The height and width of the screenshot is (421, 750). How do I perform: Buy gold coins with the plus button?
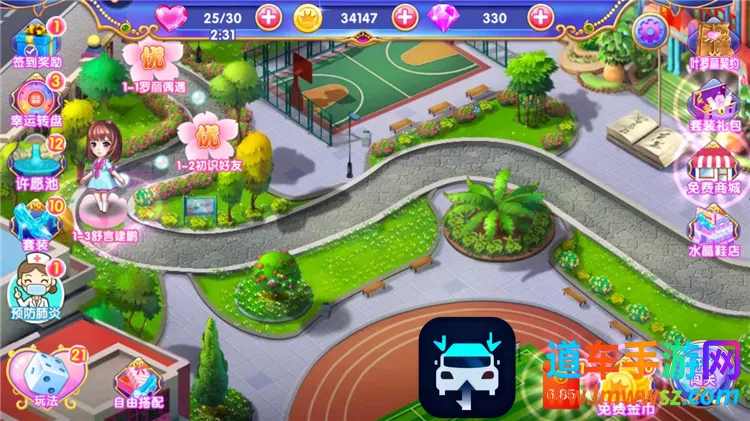pyautogui.click(x=405, y=16)
